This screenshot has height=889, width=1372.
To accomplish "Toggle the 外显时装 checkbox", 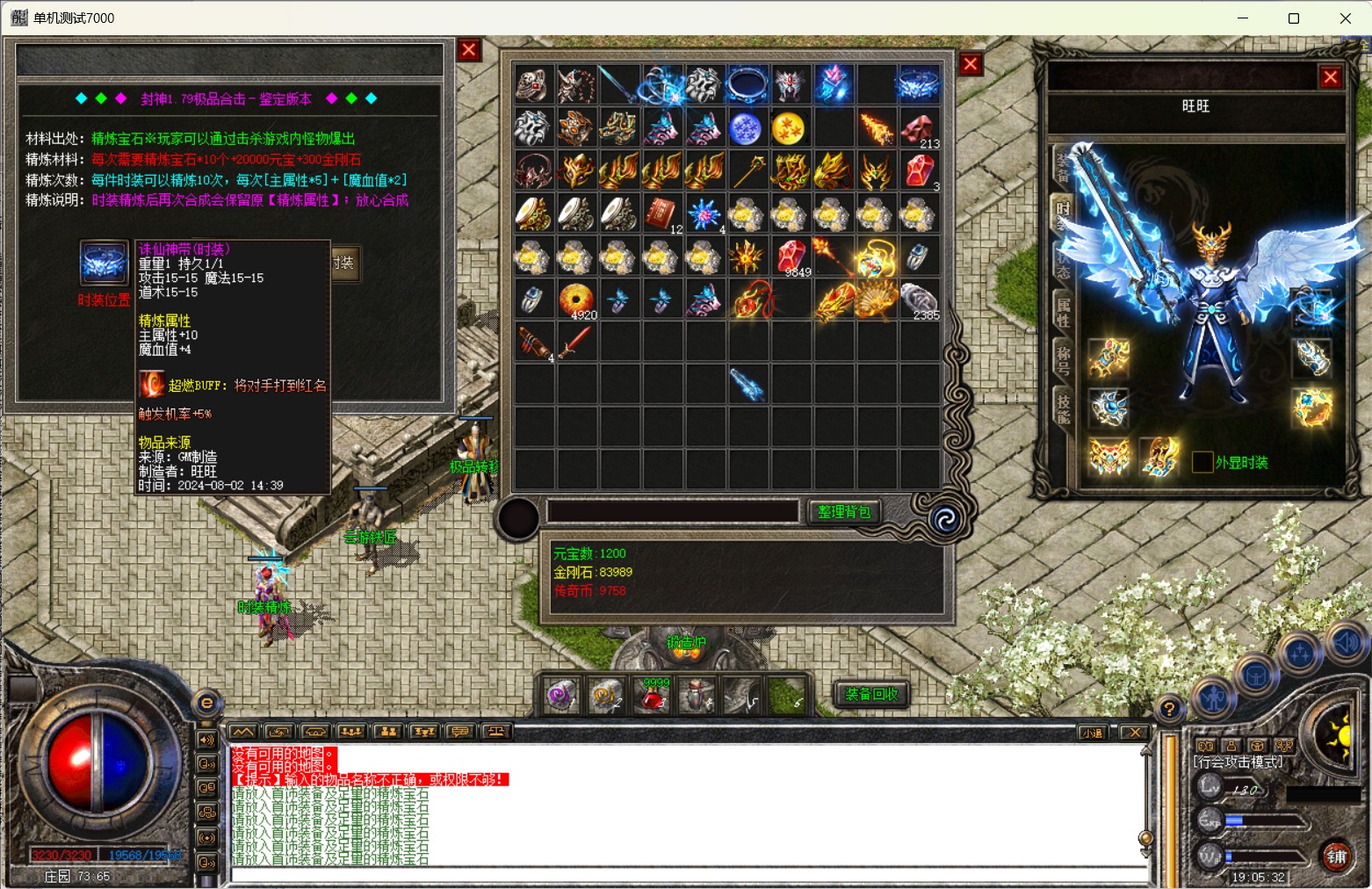I will coord(1202,462).
